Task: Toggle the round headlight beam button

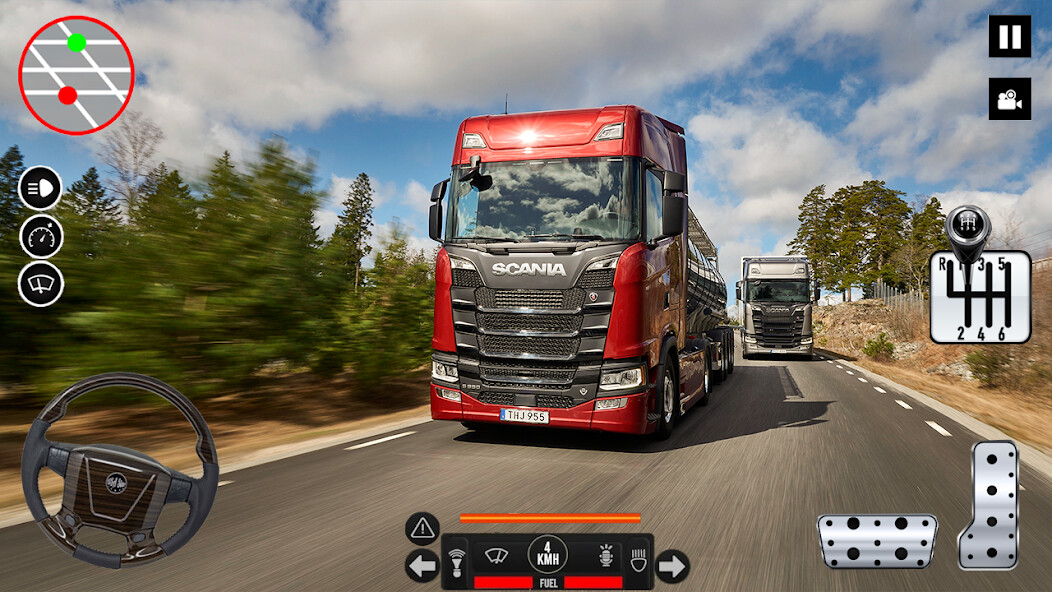Action: (41, 188)
